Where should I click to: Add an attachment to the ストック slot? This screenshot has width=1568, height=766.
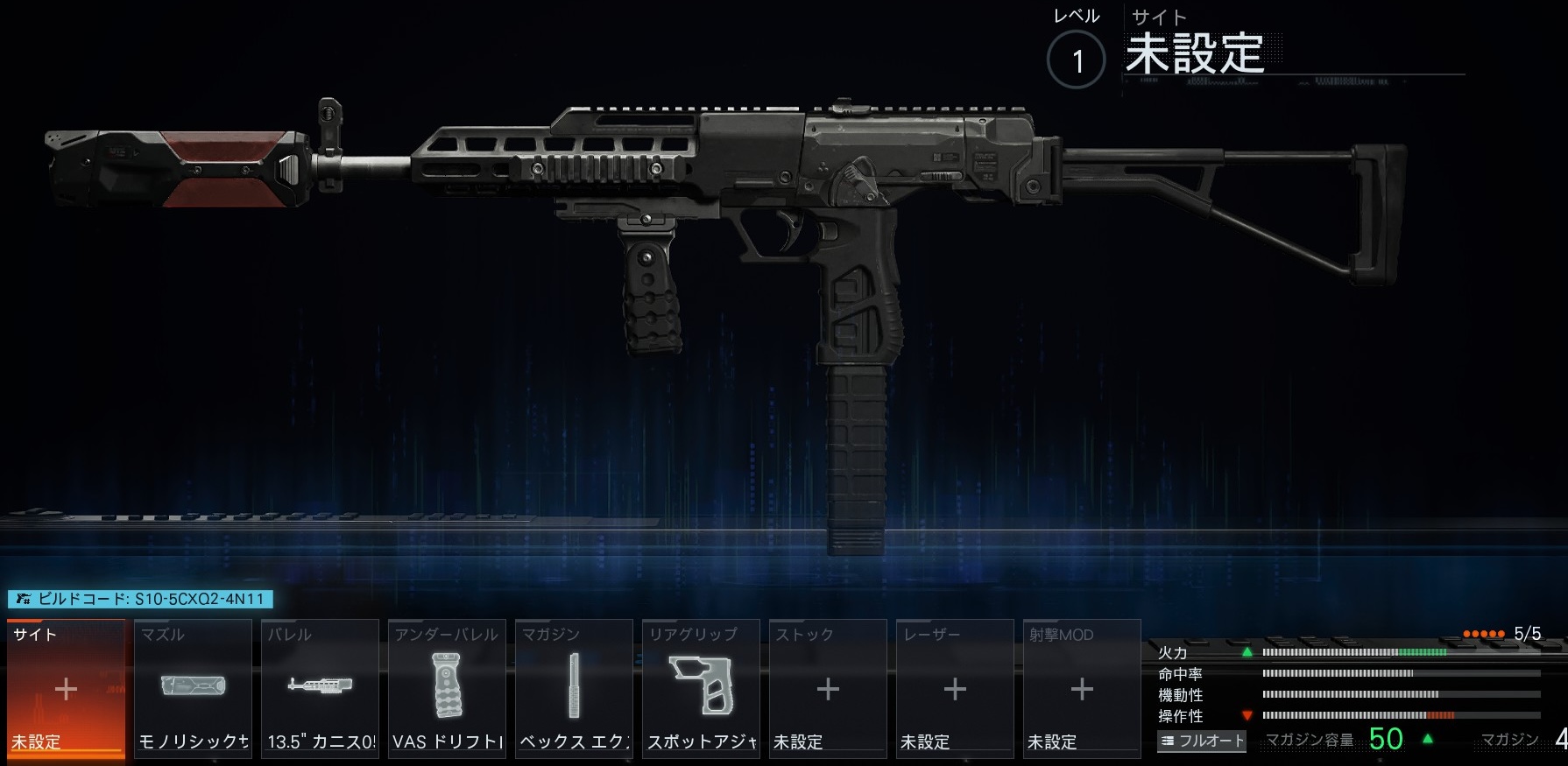pos(828,688)
